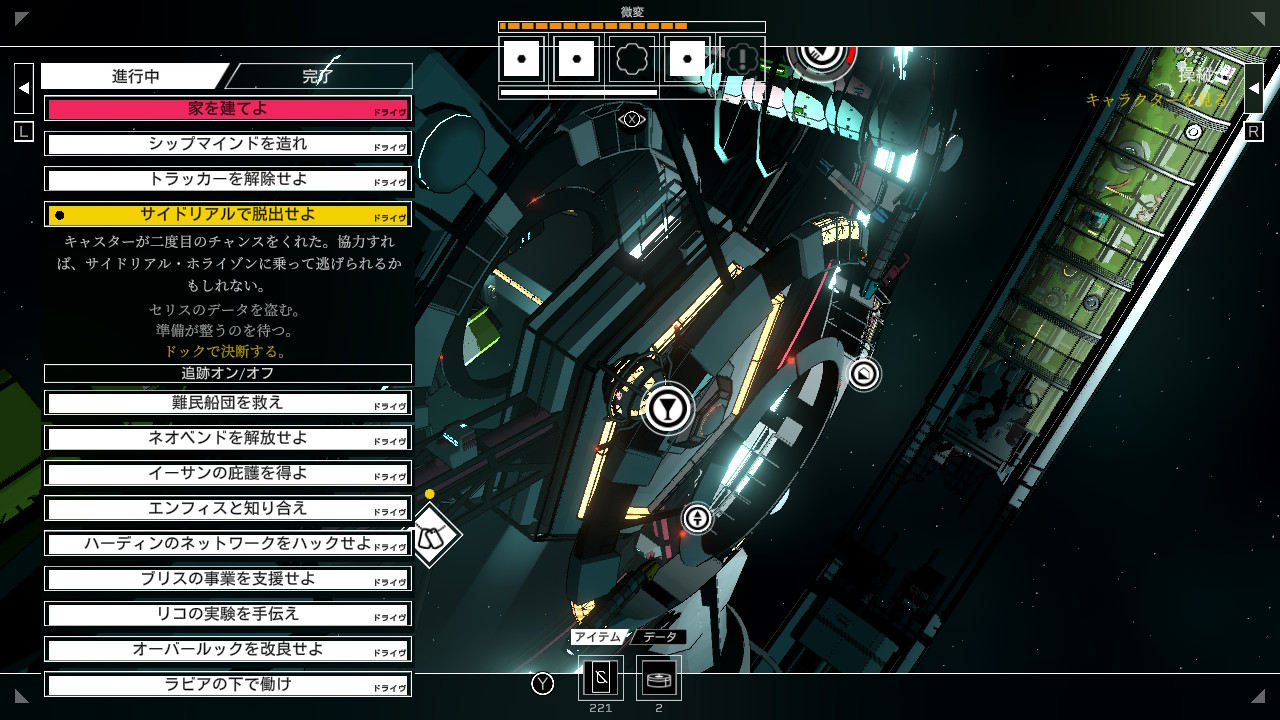Select the シップマインドを造れ drive
The height and width of the screenshot is (720, 1280).
[228, 144]
